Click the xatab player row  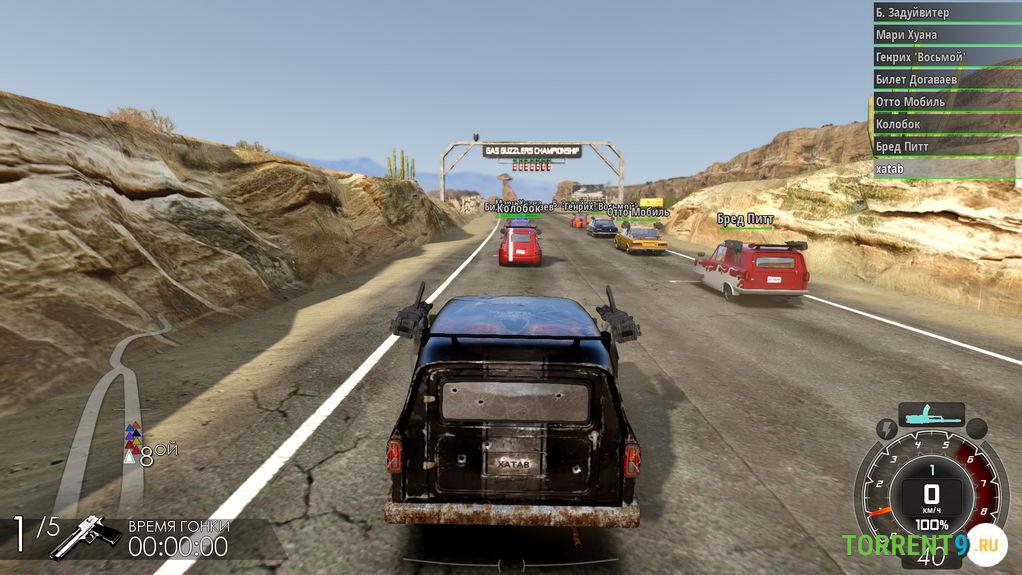click(x=945, y=168)
